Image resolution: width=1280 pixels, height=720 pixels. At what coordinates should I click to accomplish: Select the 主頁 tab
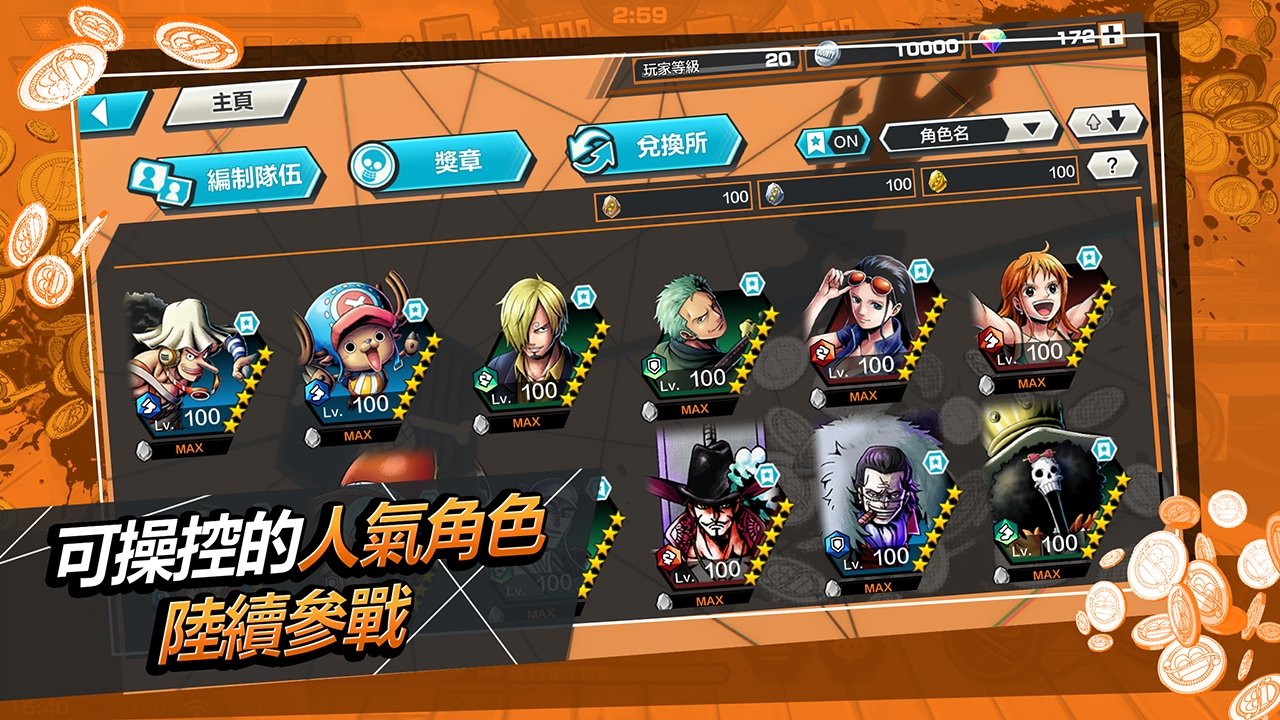click(231, 101)
